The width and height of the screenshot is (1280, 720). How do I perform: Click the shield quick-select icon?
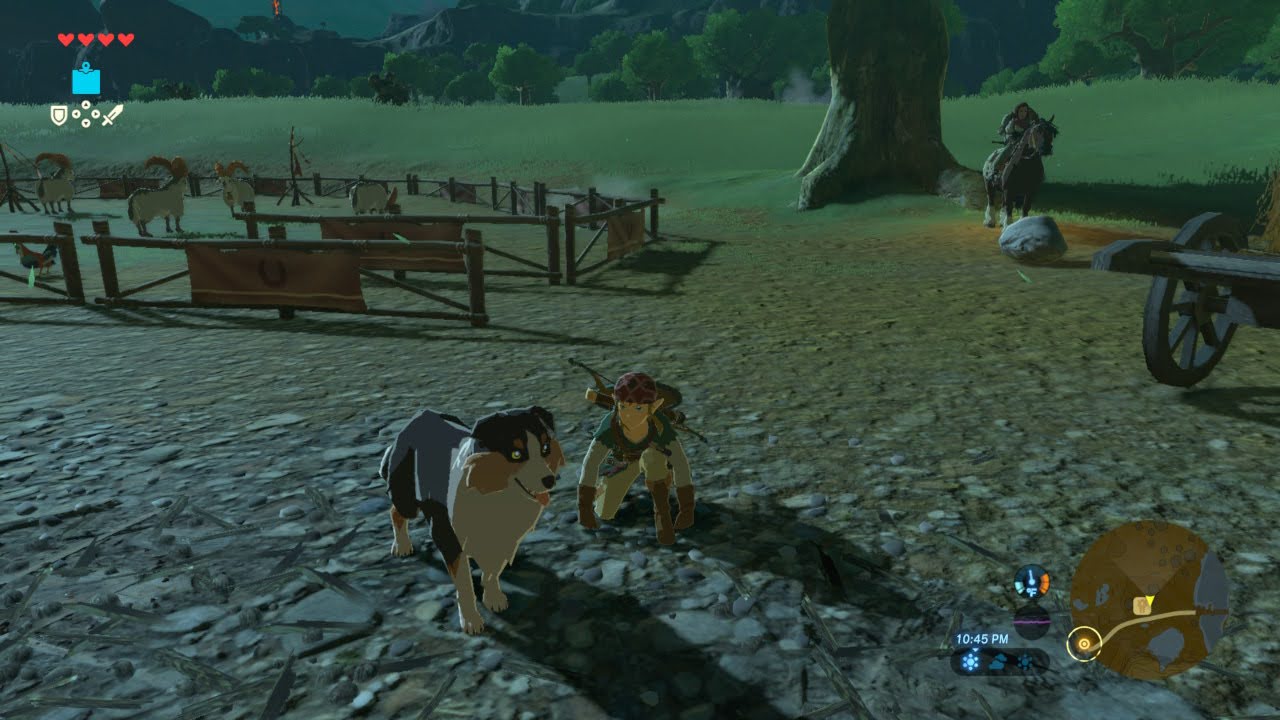click(59, 115)
